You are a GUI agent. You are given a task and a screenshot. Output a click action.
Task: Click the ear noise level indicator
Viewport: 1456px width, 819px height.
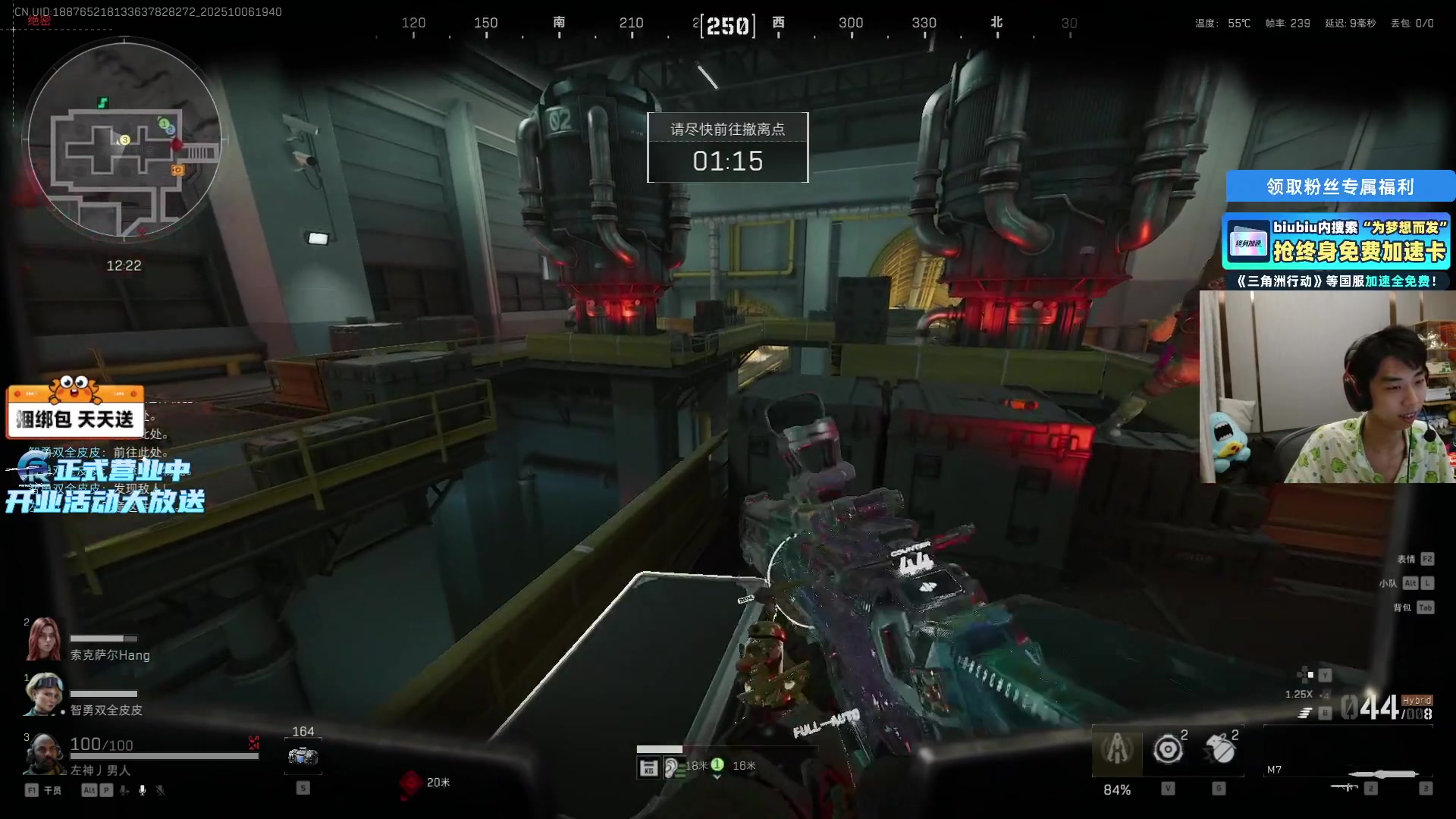pyautogui.click(x=670, y=768)
